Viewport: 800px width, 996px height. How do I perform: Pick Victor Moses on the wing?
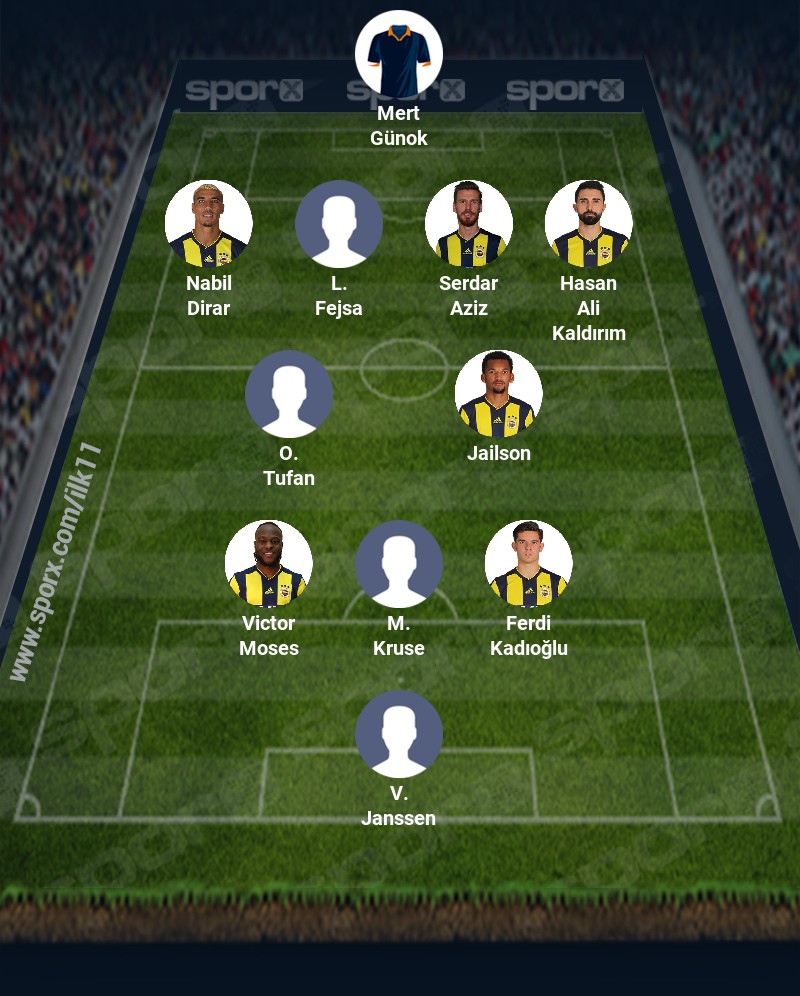tap(269, 564)
